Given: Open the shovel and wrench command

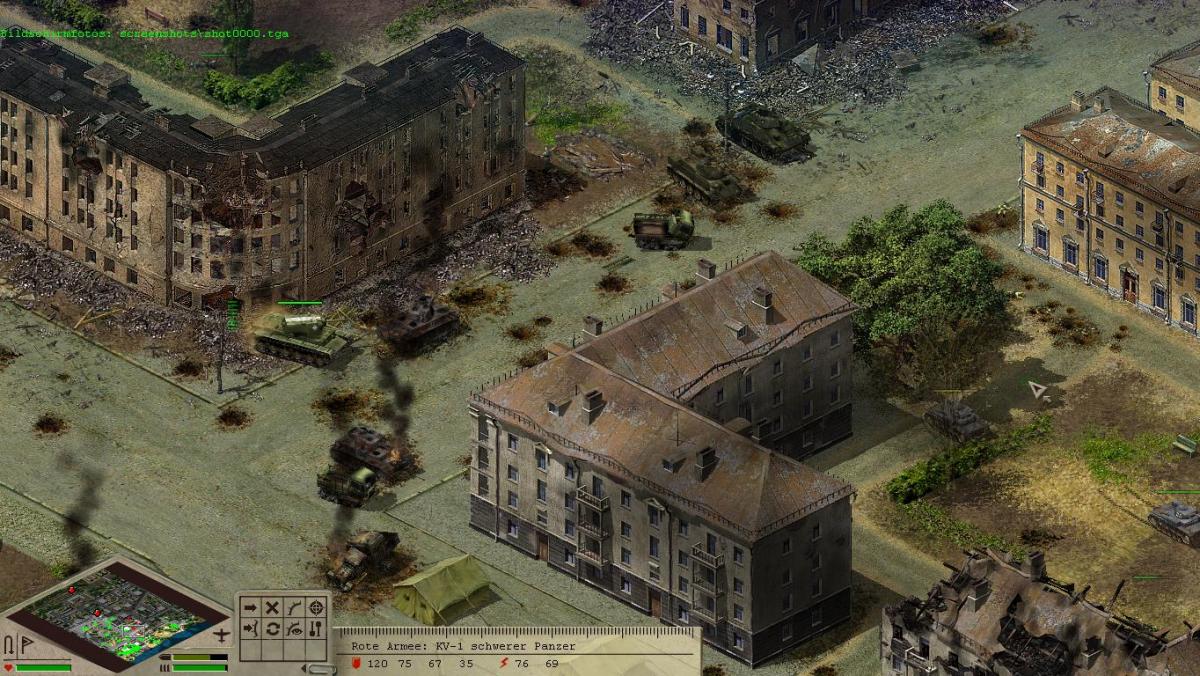Looking at the screenshot, I should coord(316,629).
